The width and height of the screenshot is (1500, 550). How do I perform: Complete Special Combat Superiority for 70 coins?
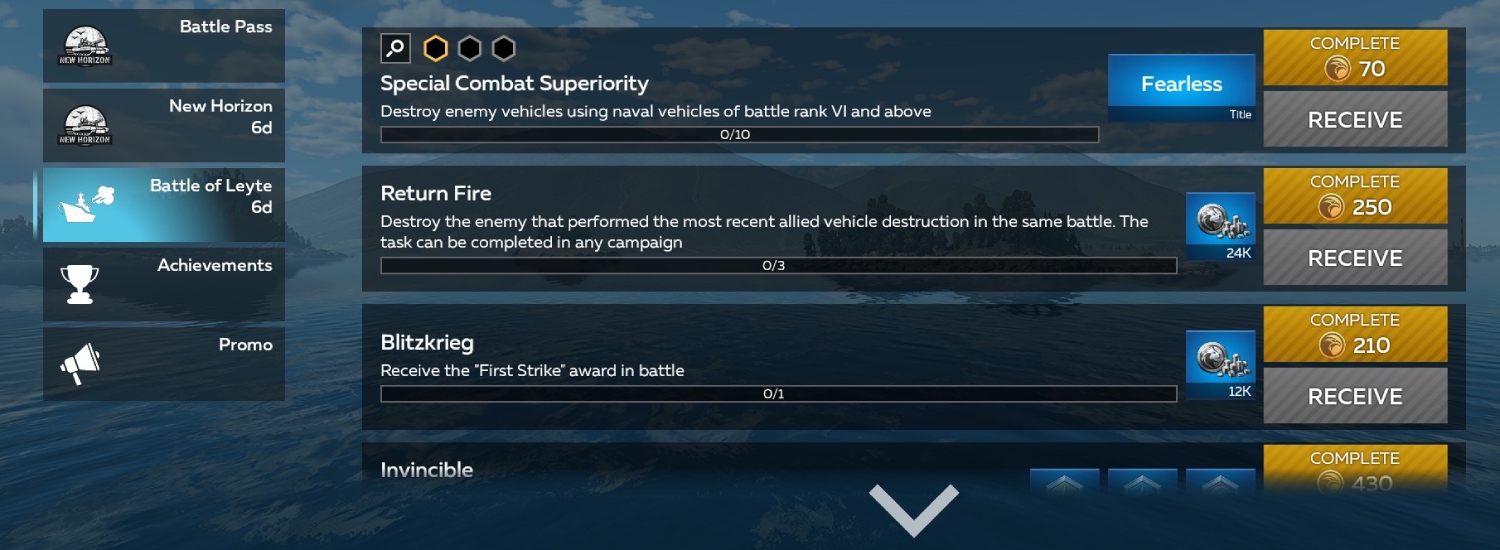tap(1355, 57)
